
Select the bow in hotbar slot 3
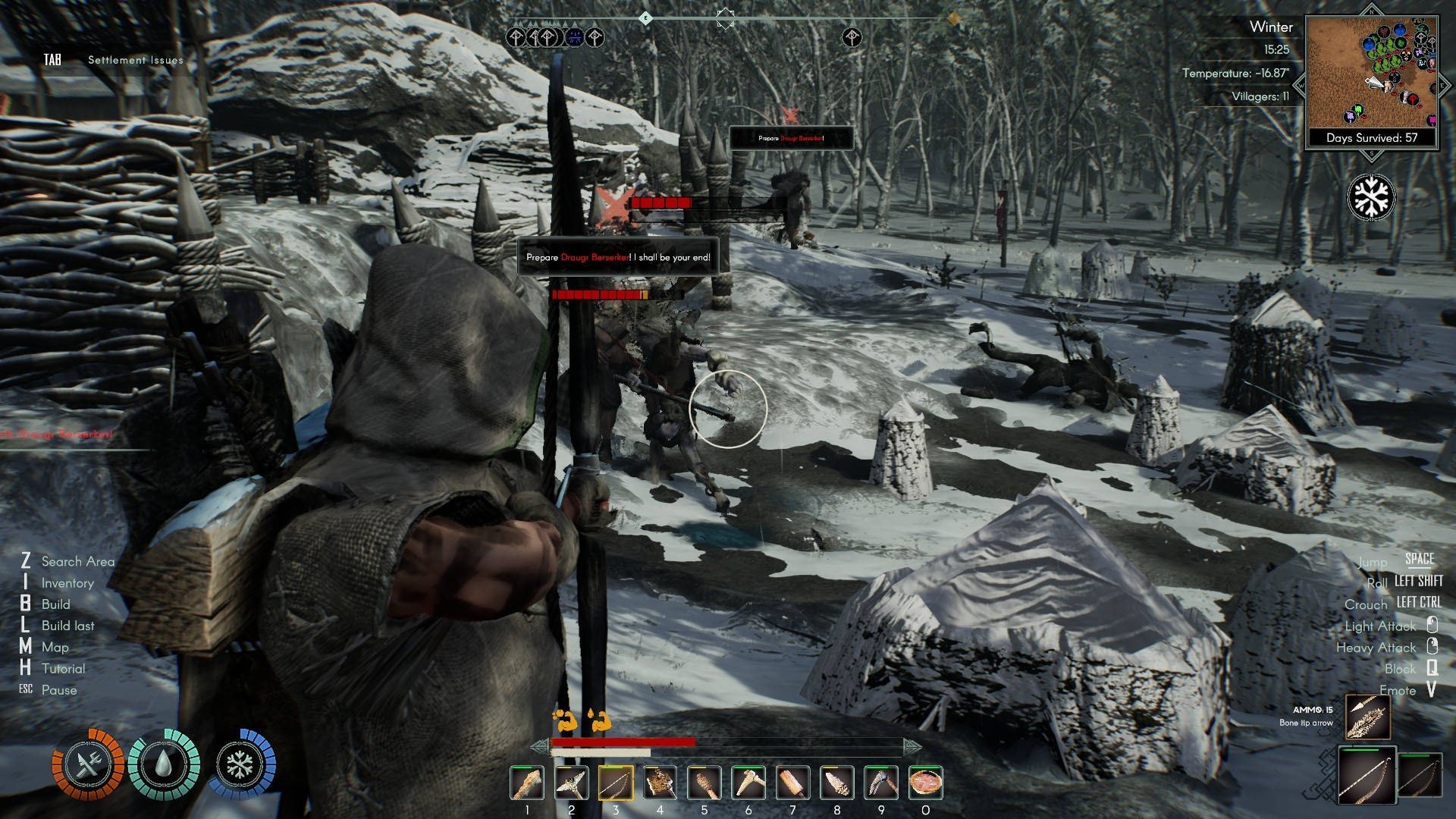[x=616, y=783]
